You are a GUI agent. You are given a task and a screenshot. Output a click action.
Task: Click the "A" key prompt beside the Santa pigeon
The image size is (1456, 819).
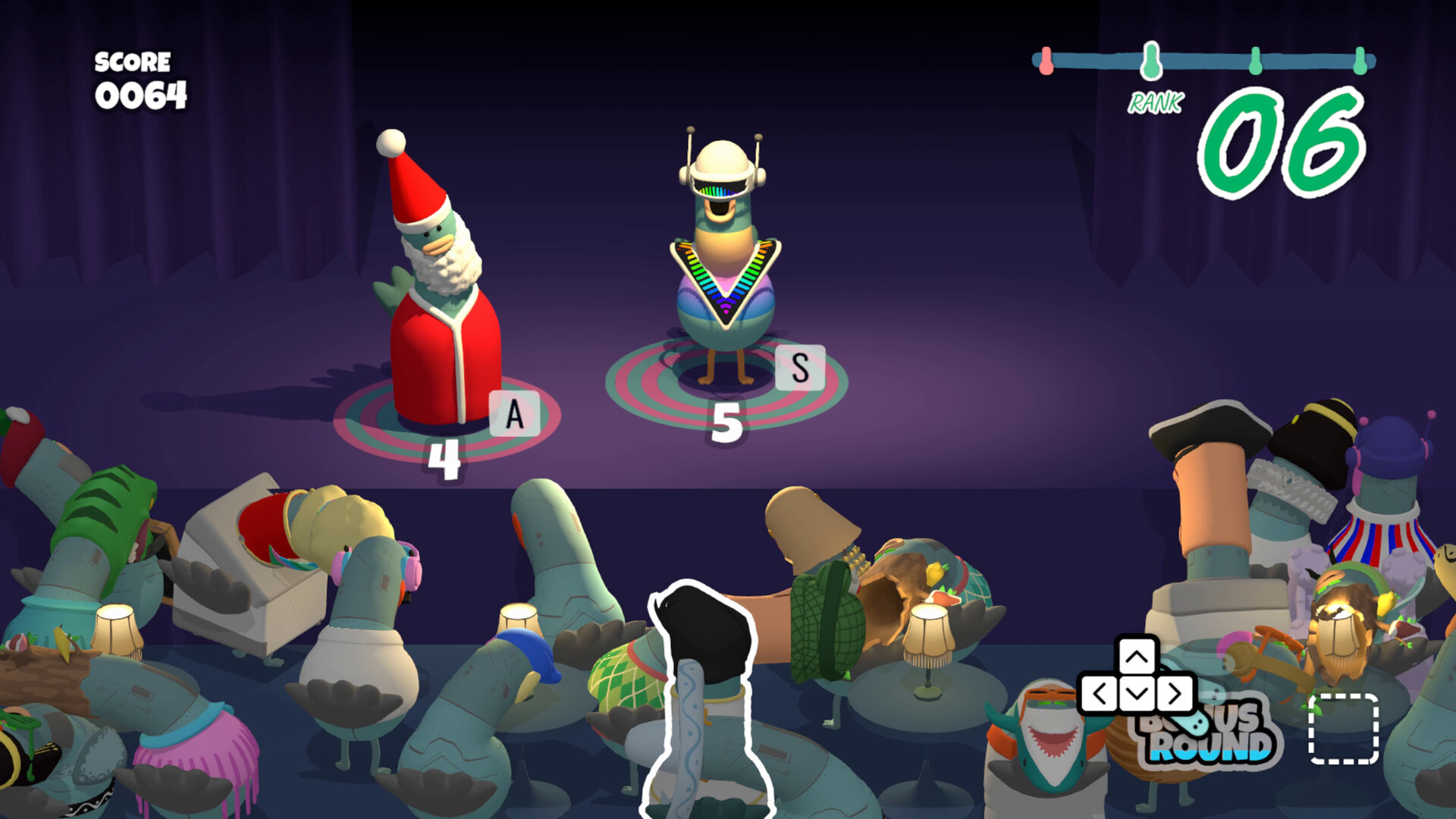[x=514, y=413]
